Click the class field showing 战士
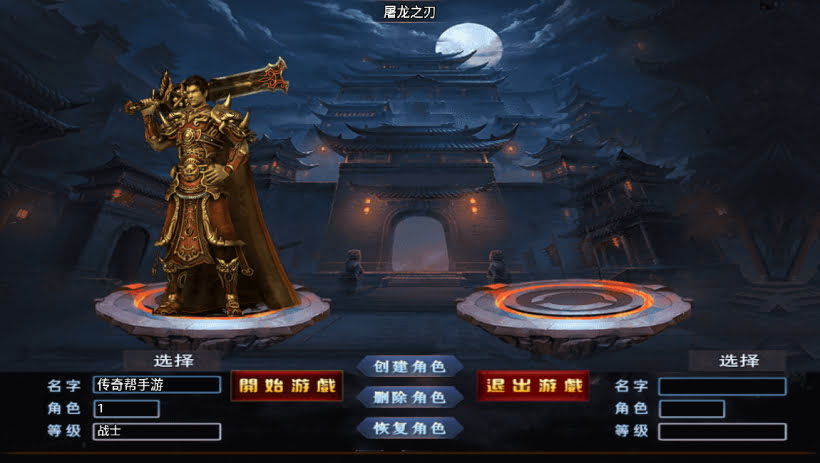This screenshot has width=820, height=463. point(157,432)
